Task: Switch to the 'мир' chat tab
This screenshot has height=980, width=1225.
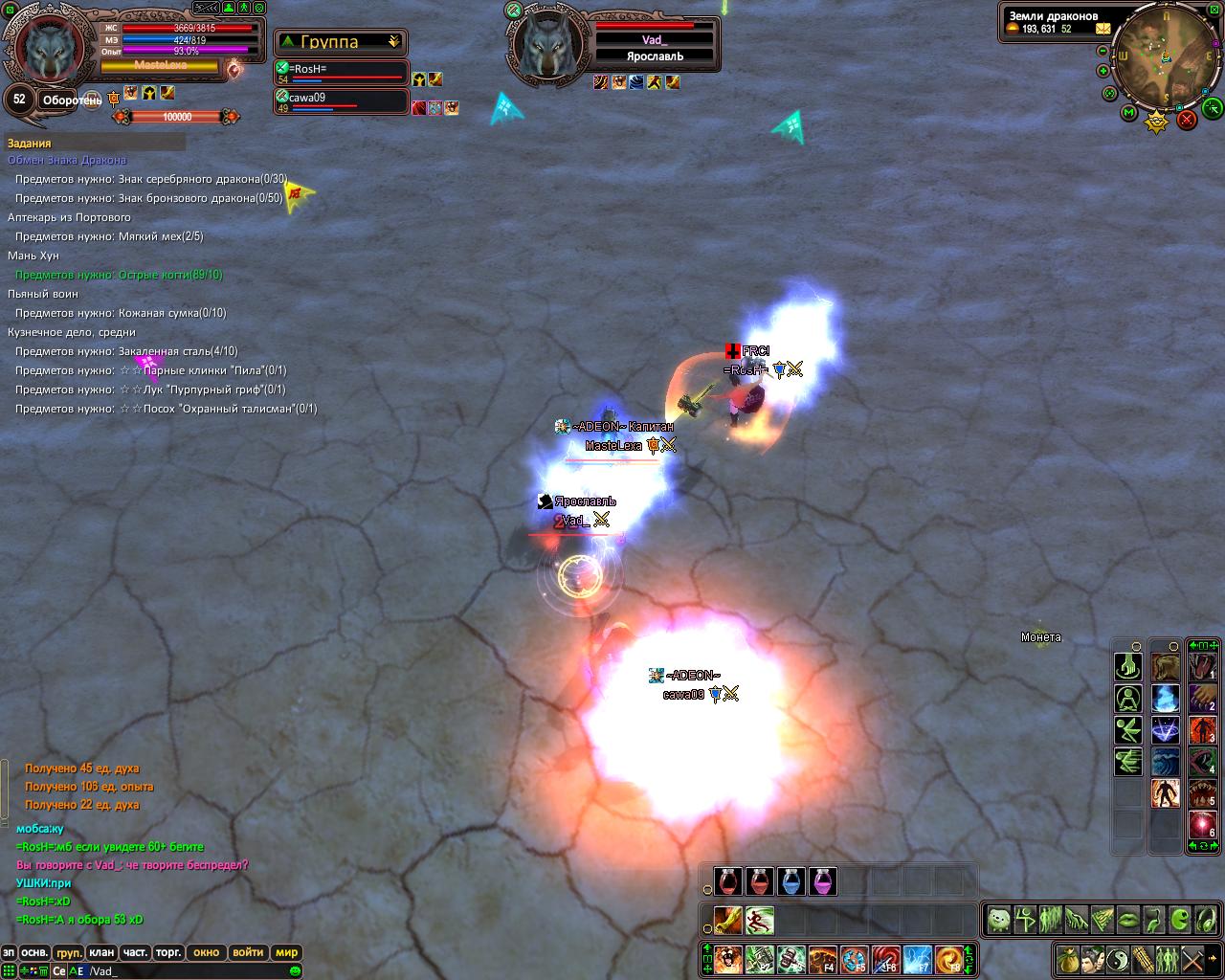Action: click(286, 952)
